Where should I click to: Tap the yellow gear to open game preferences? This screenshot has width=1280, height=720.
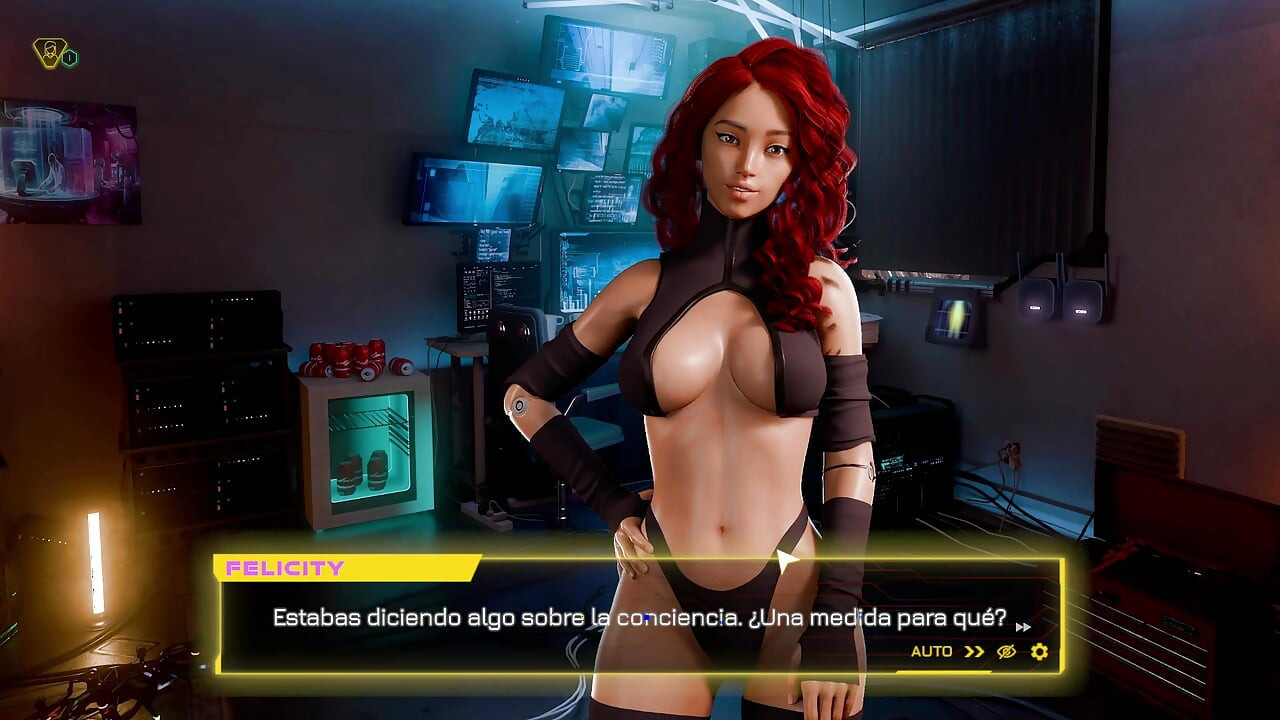tap(1040, 652)
